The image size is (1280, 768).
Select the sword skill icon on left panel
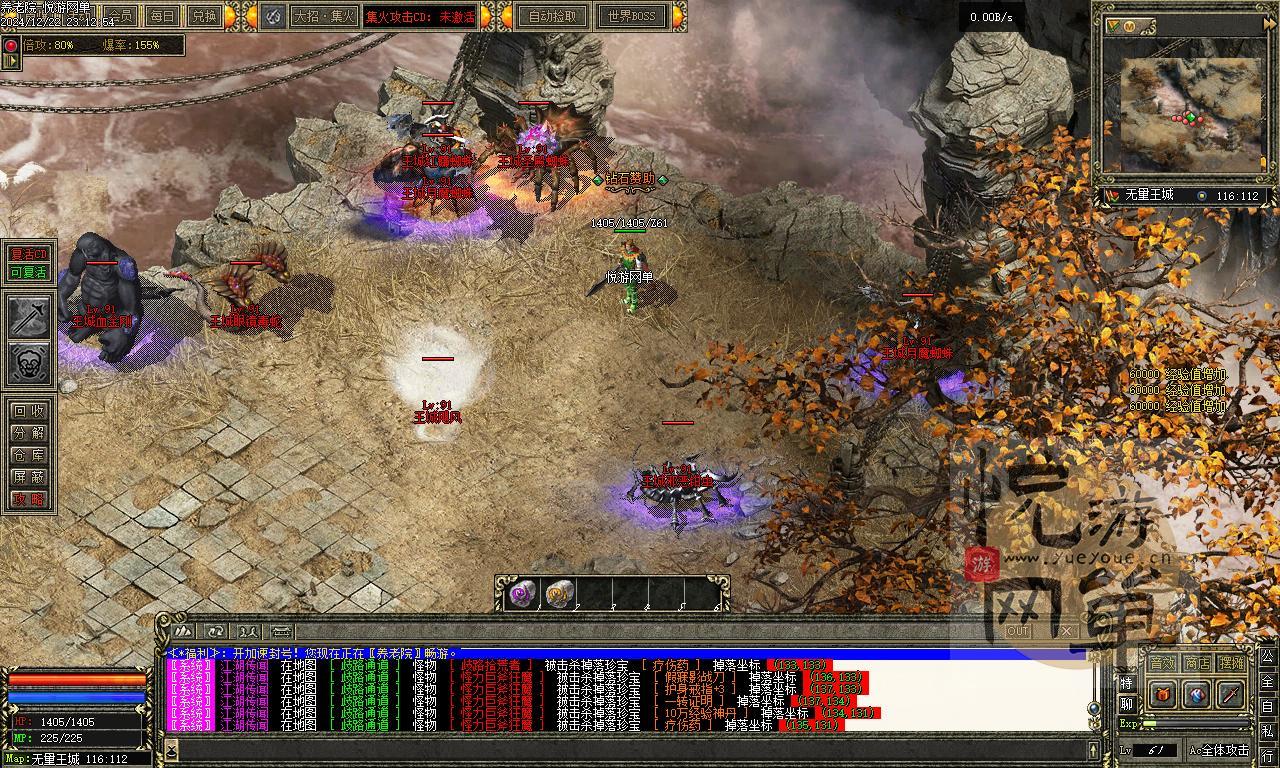(30, 317)
